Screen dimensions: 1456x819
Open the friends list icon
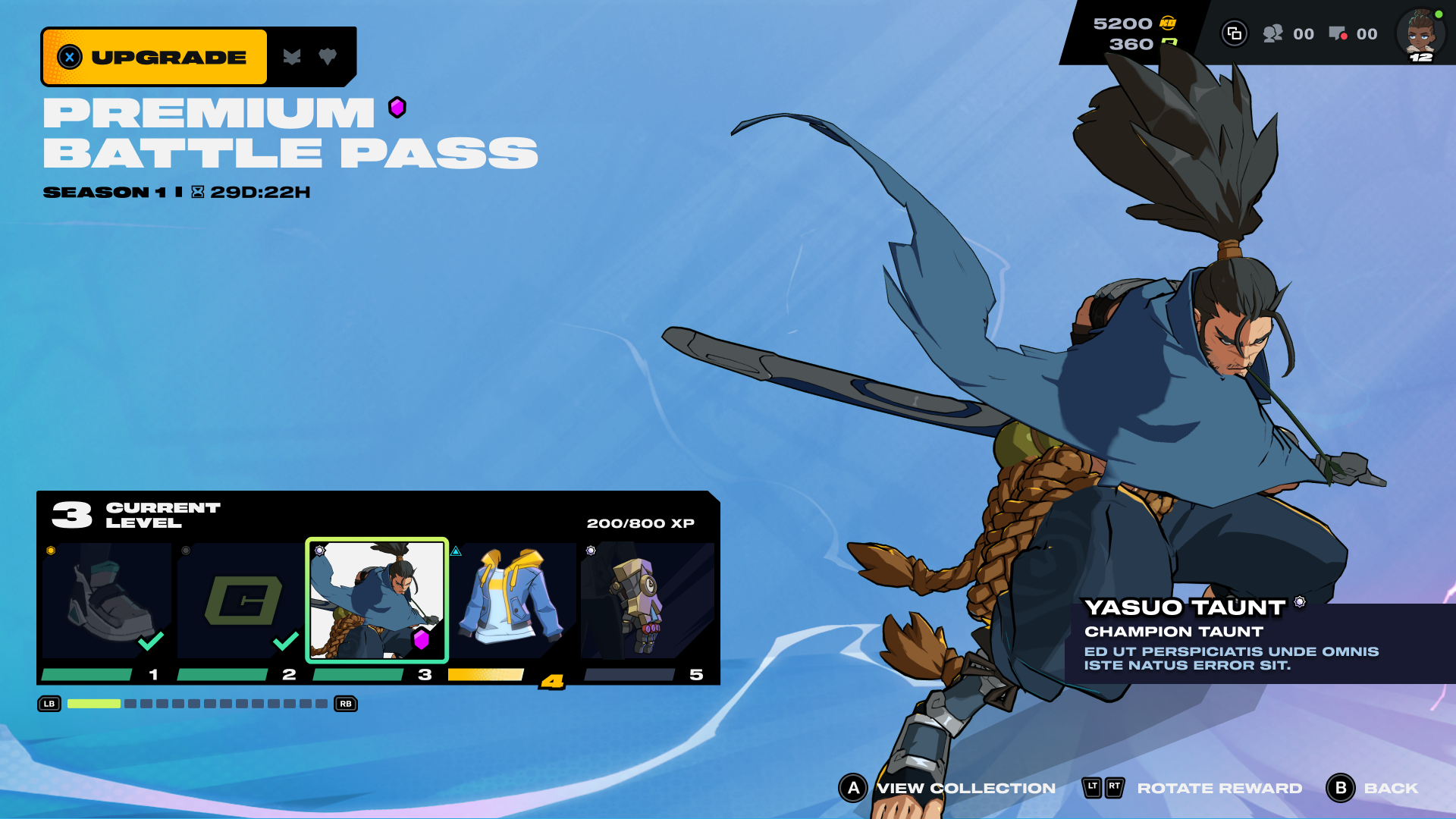click(1273, 33)
